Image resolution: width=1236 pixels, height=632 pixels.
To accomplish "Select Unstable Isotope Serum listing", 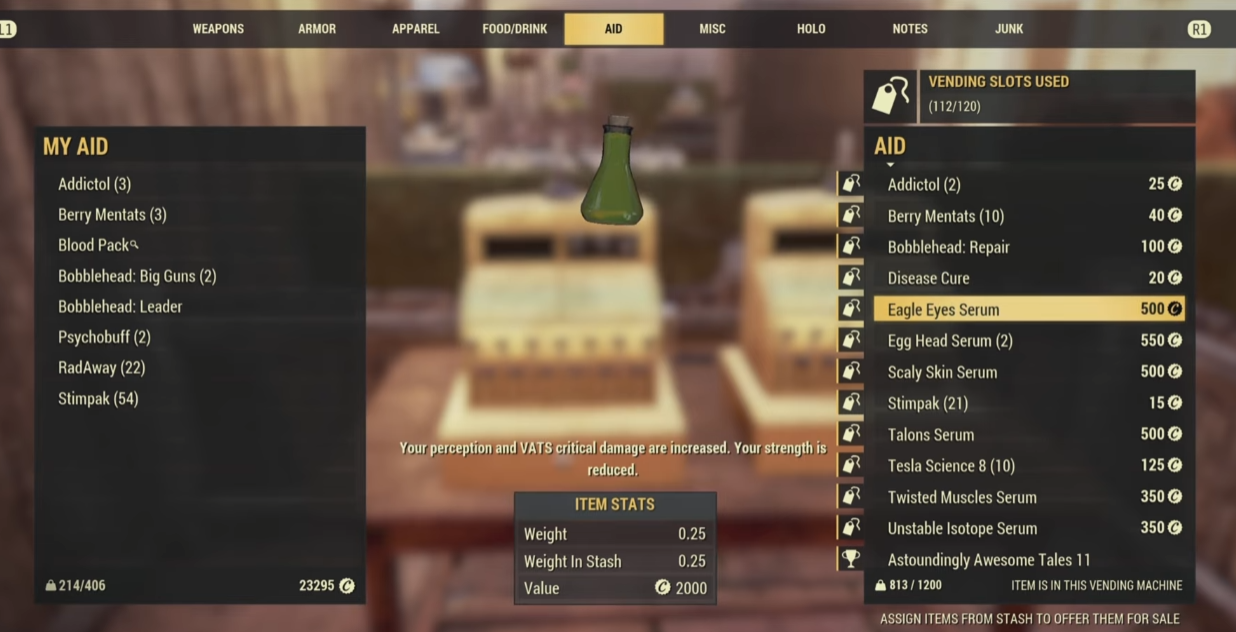I will click(x=1028, y=528).
